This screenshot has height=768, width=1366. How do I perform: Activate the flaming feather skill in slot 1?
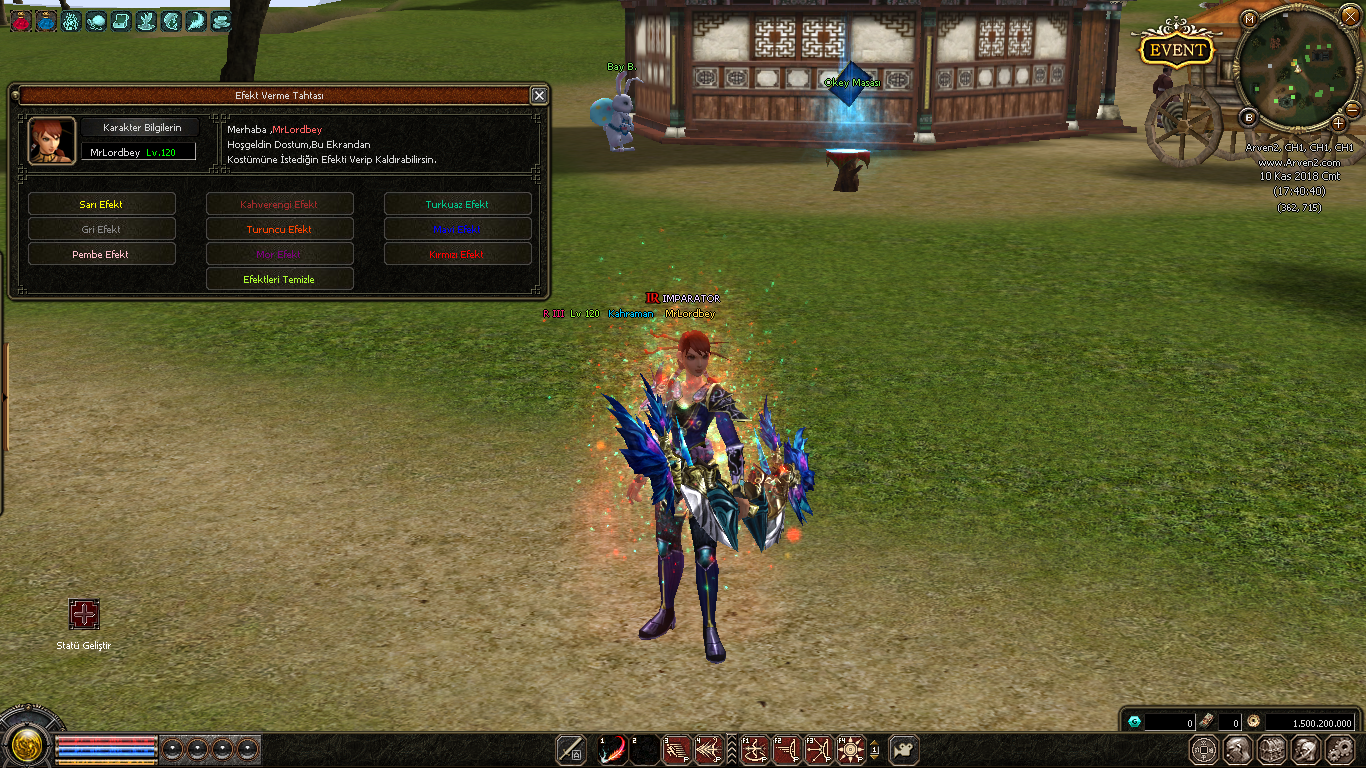(613, 749)
